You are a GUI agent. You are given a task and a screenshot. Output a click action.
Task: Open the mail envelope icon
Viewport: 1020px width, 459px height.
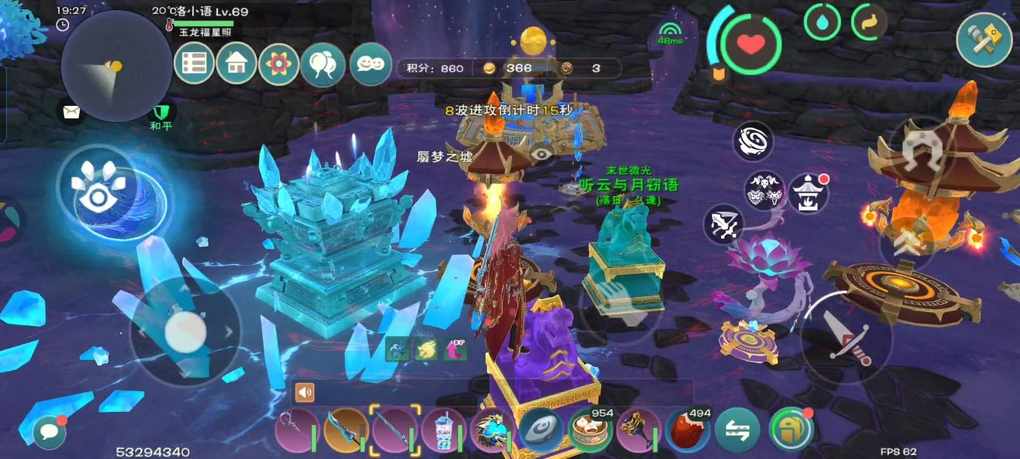(71, 112)
